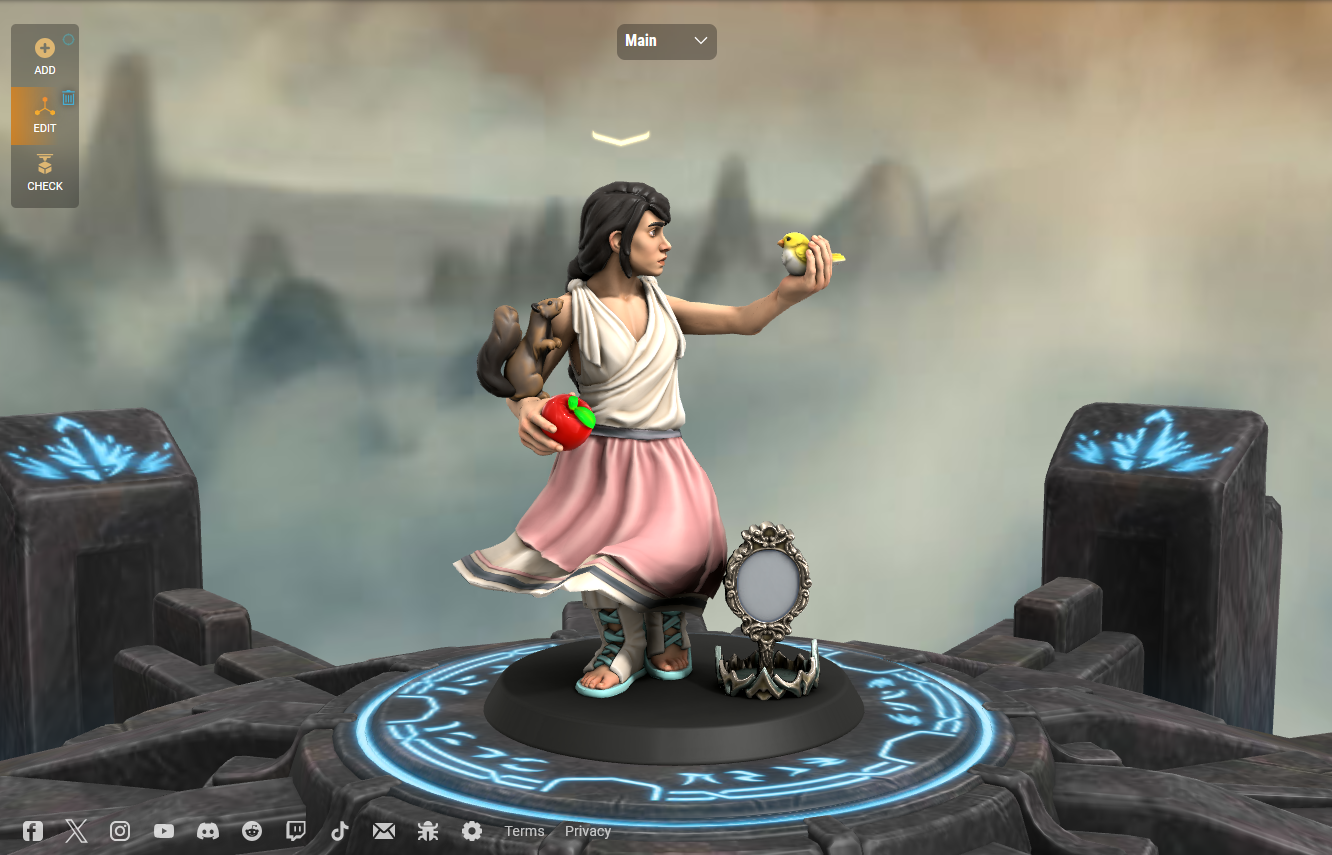Image resolution: width=1332 pixels, height=855 pixels.
Task: Open the X social icon
Action: [76, 831]
